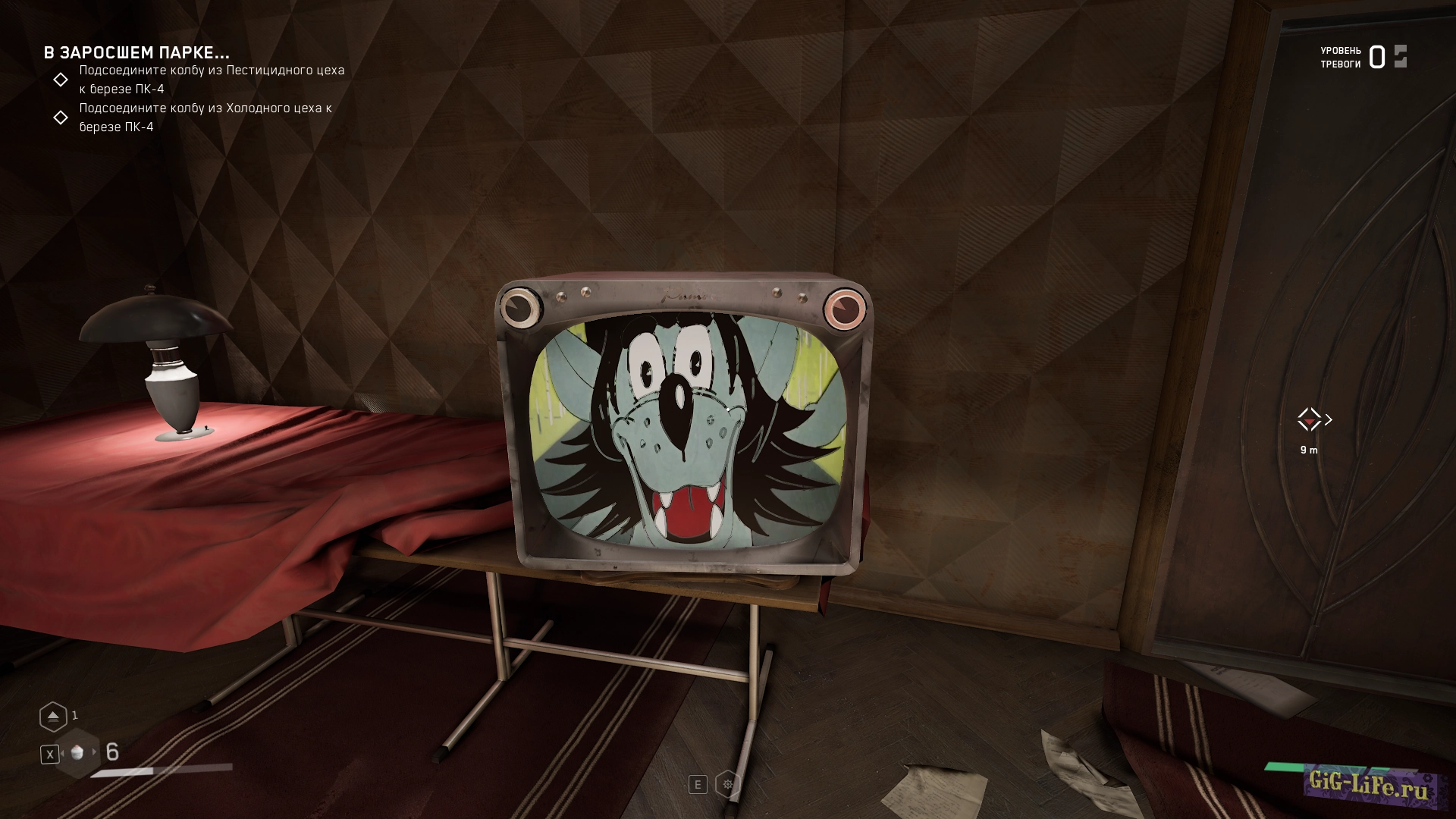Screen dimensions: 1456x819
Task: Click the grenade ability hexagon icon
Action: tap(53, 716)
